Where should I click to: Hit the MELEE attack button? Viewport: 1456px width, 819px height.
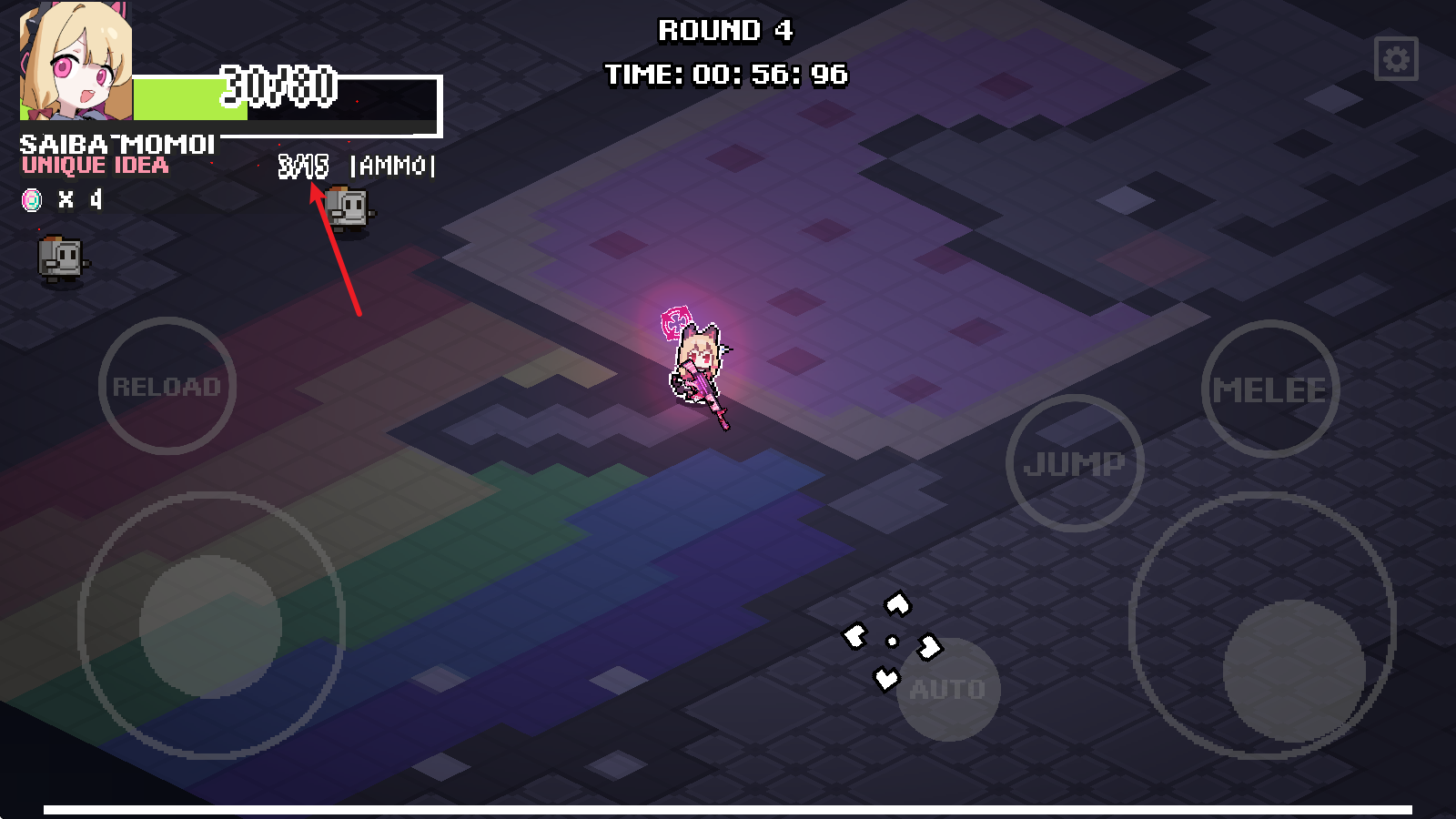tap(1269, 389)
